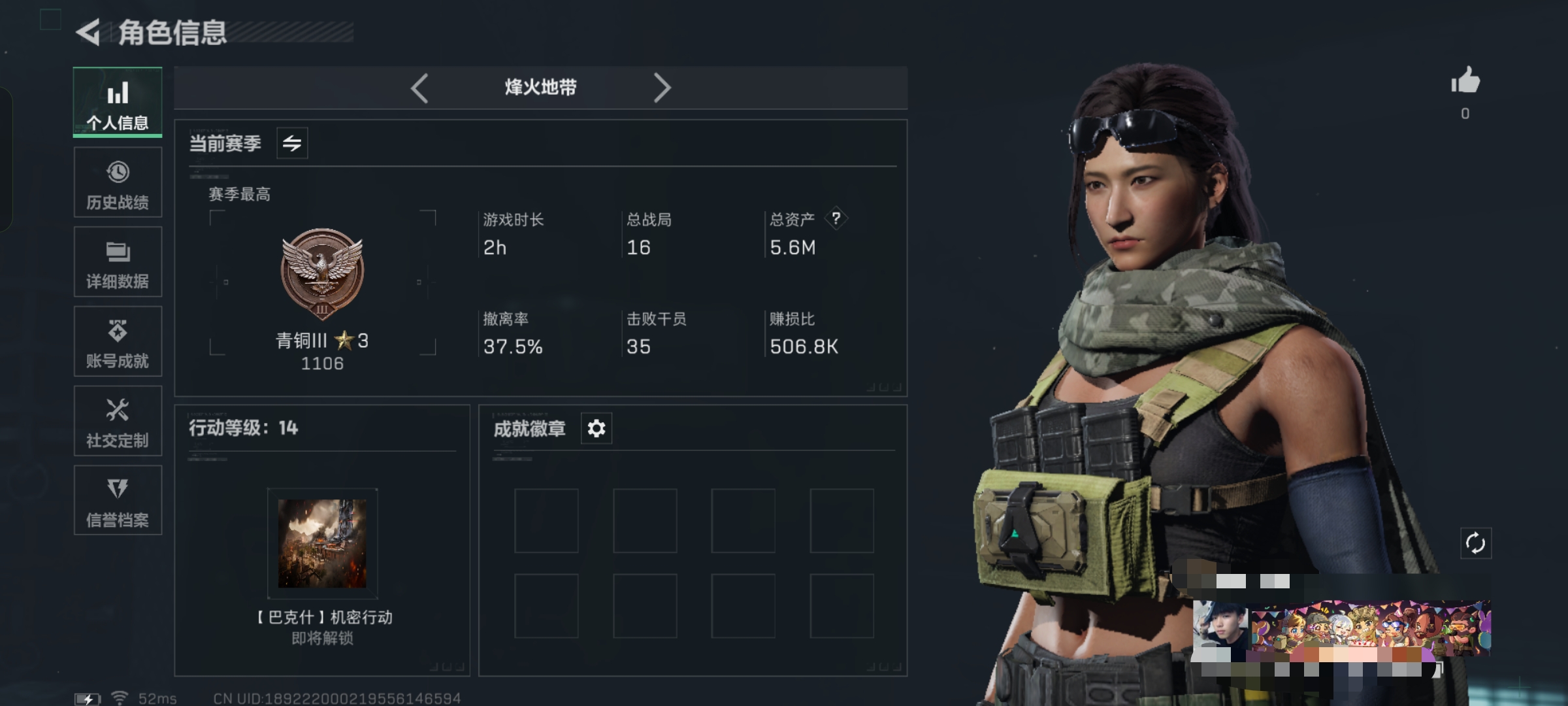
Task: Switch to the previous game mode with left arrow
Action: 419,88
